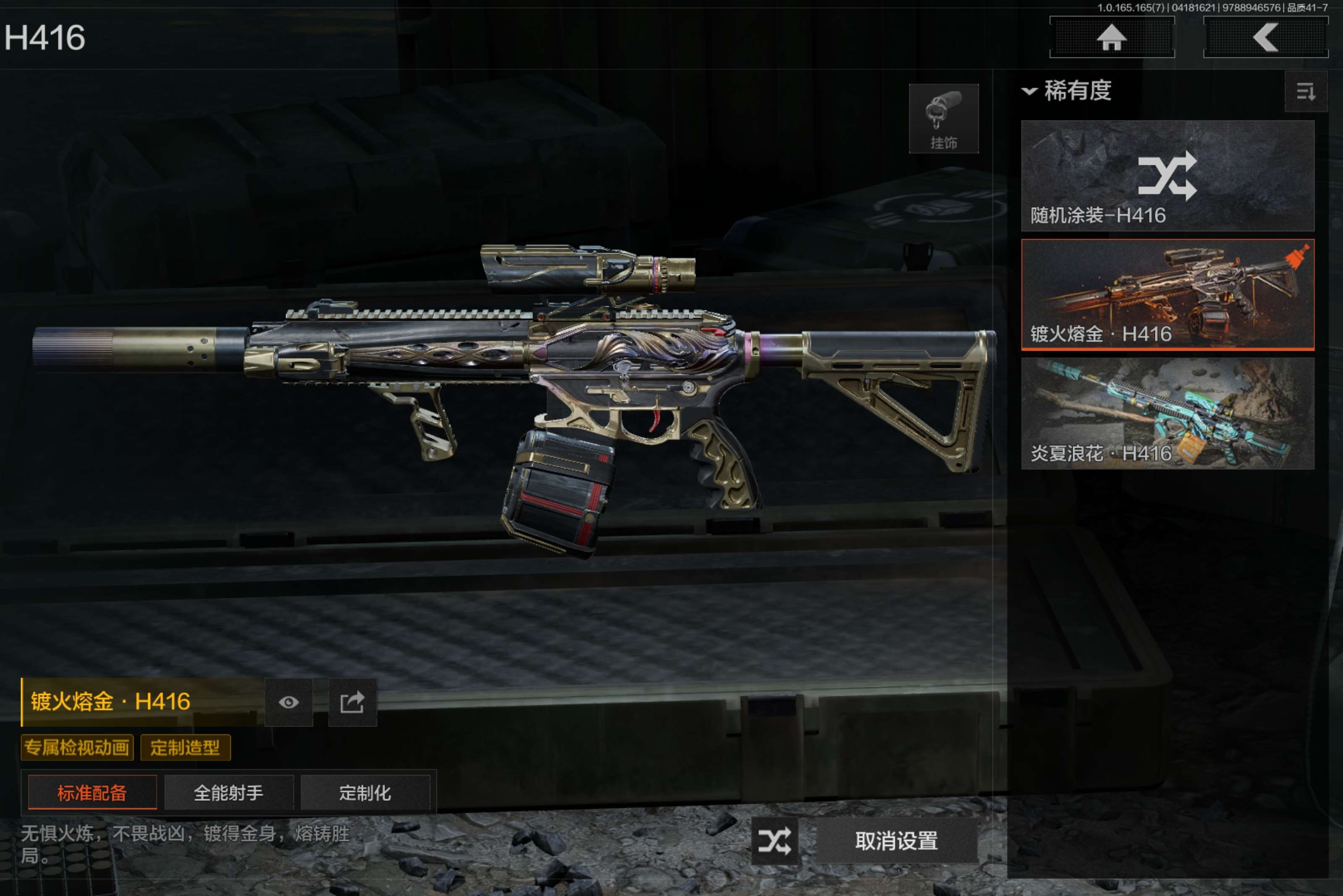Switch to the 标准配备 tab
Image resolution: width=1343 pixels, height=896 pixels.
pyautogui.click(x=92, y=792)
